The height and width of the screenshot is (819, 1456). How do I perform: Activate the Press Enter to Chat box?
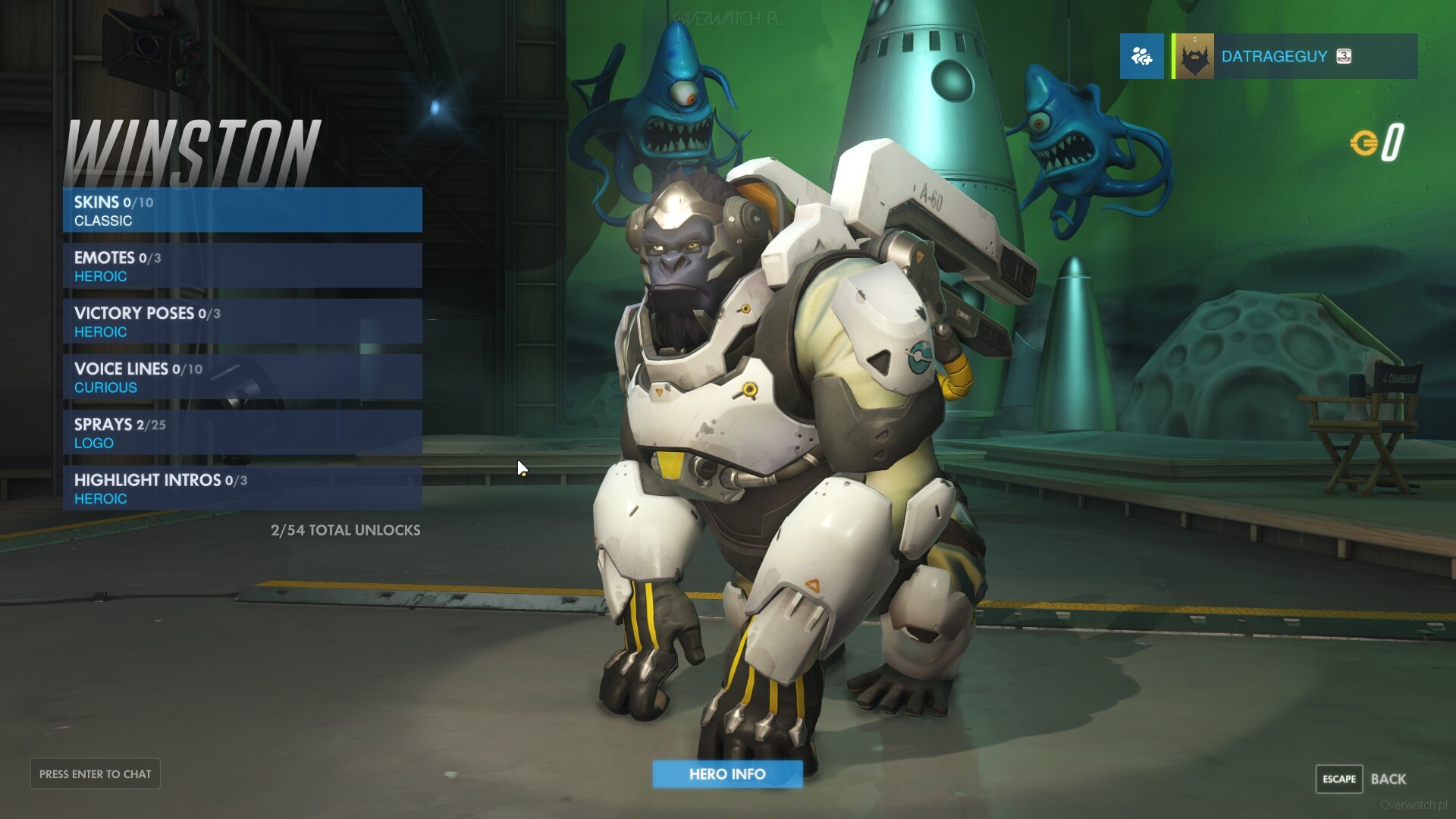pos(96,774)
